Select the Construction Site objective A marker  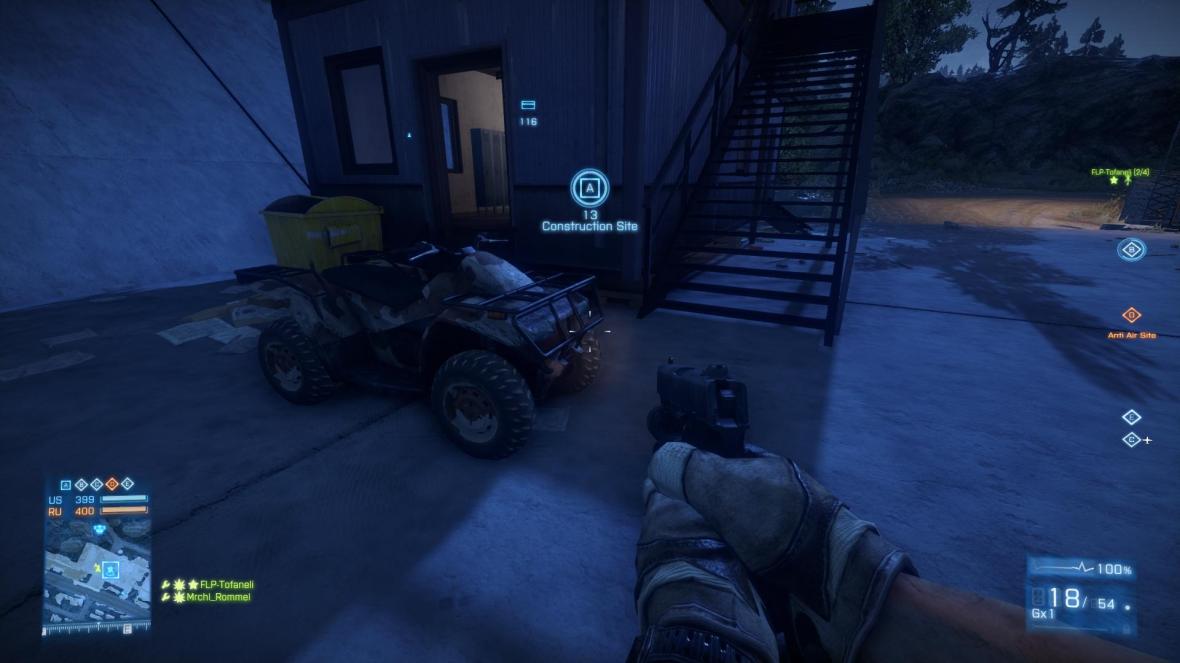point(590,187)
